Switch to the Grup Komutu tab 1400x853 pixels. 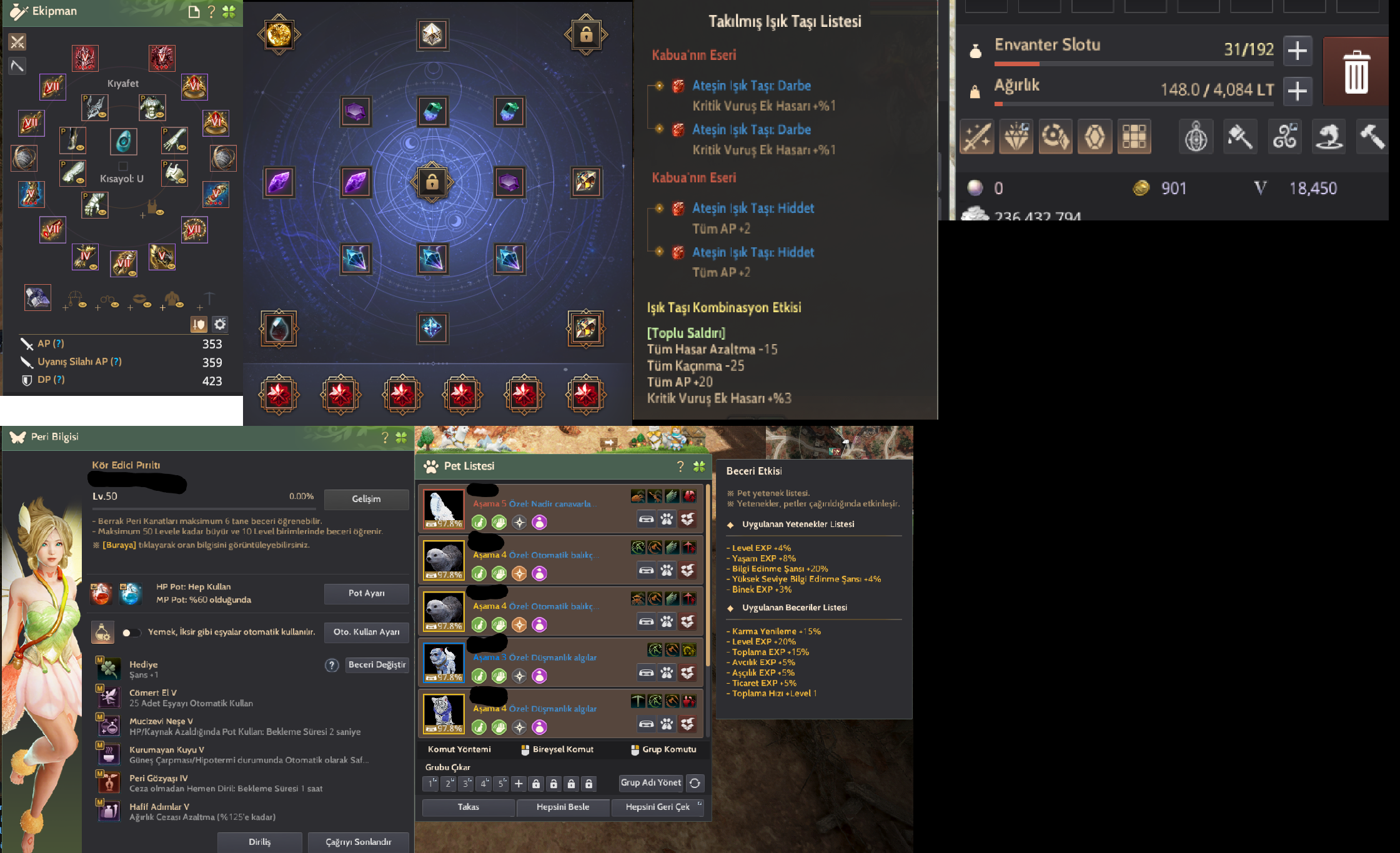coord(665,749)
